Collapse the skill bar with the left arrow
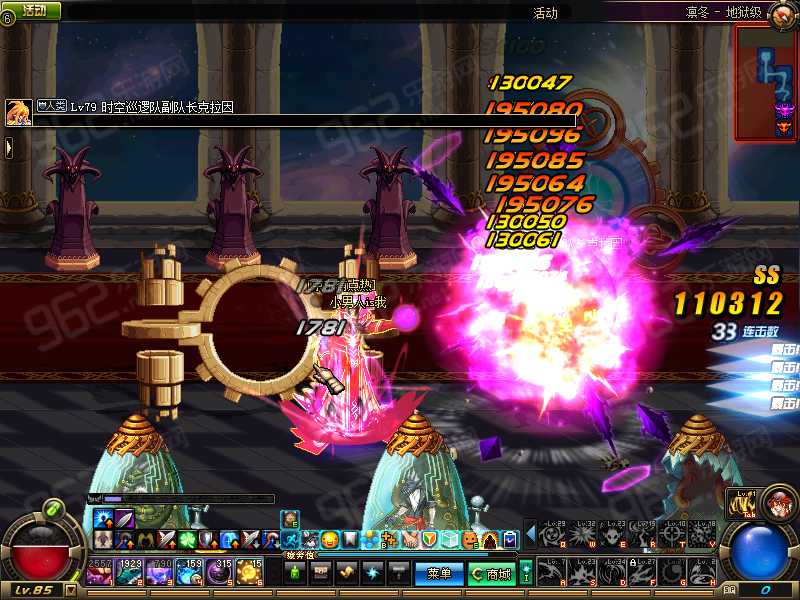 [x=528, y=535]
